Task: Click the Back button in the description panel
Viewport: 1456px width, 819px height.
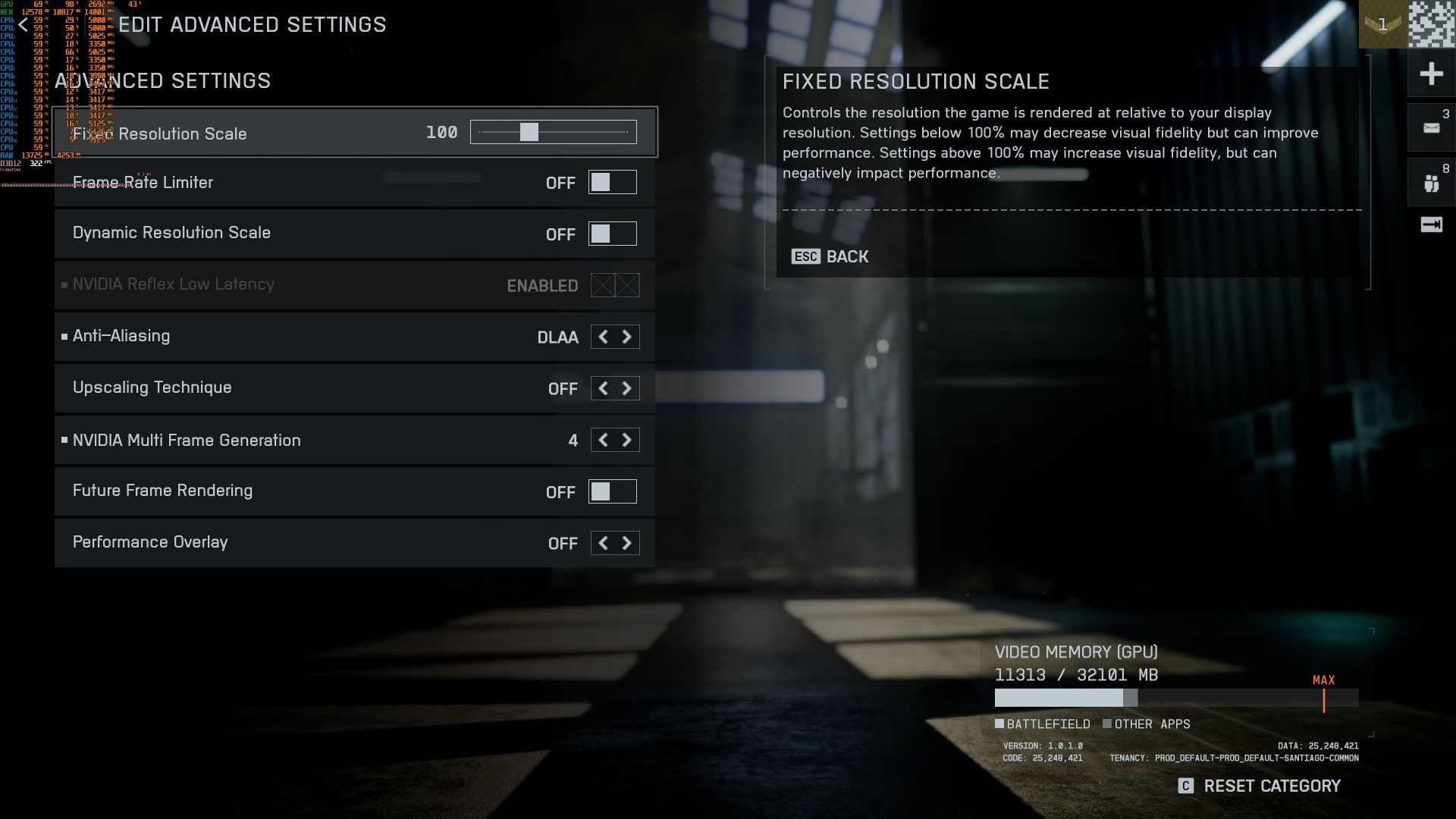Action: (x=830, y=256)
